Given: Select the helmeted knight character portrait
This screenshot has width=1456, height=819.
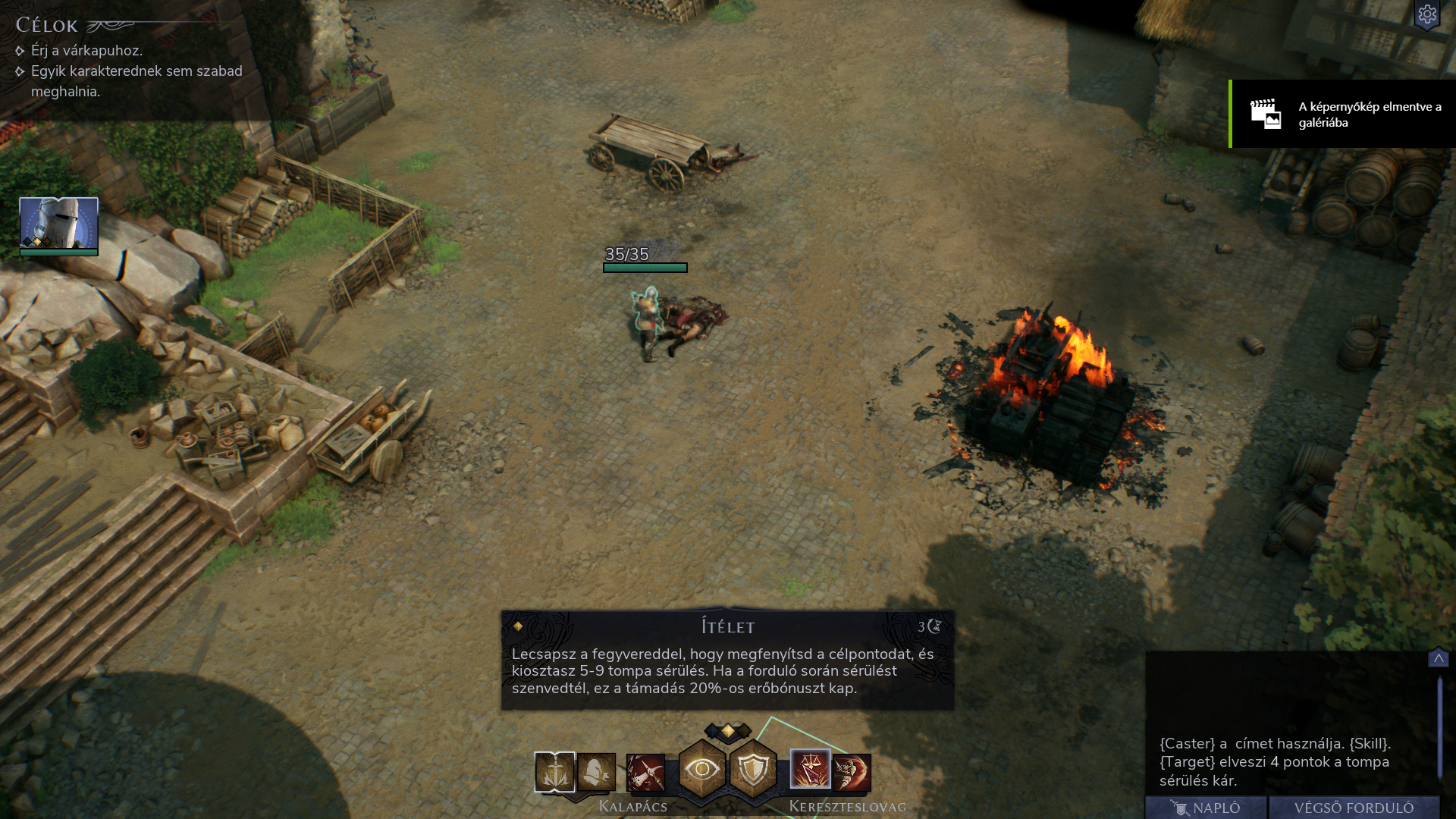Looking at the screenshot, I should [58, 224].
